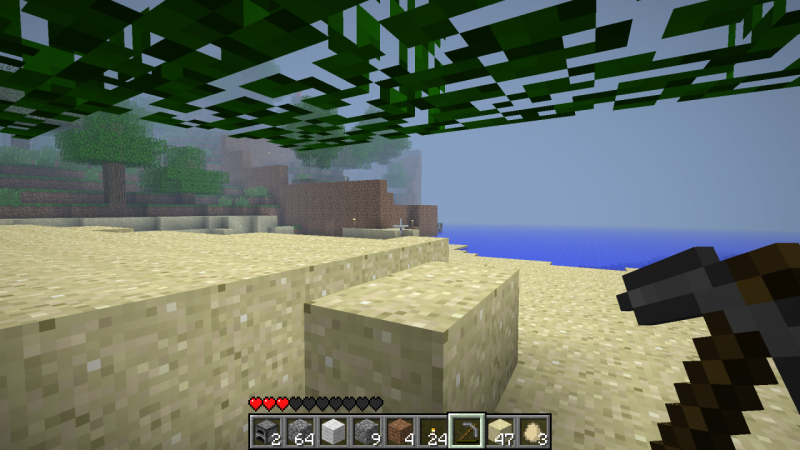Choose the eggs in the hotbar
Viewport: 800px width, 450px height.
click(x=532, y=431)
